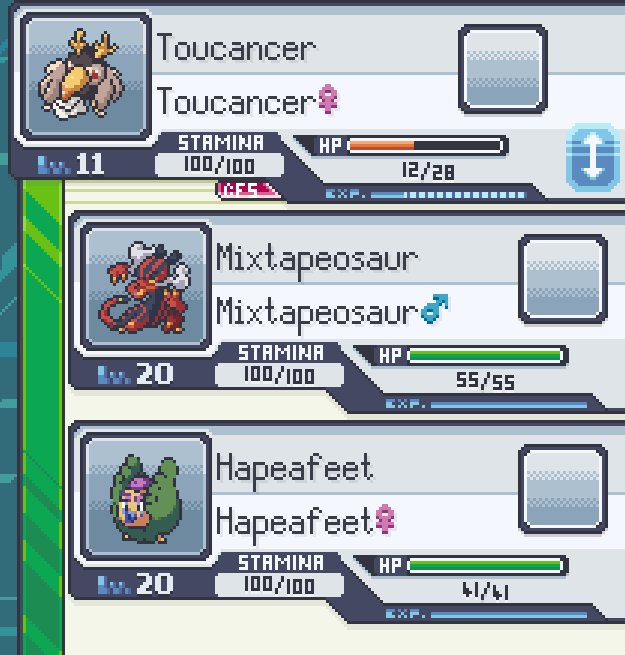Click Mixtapeosaur's red dragon portrait

point(146,288)
